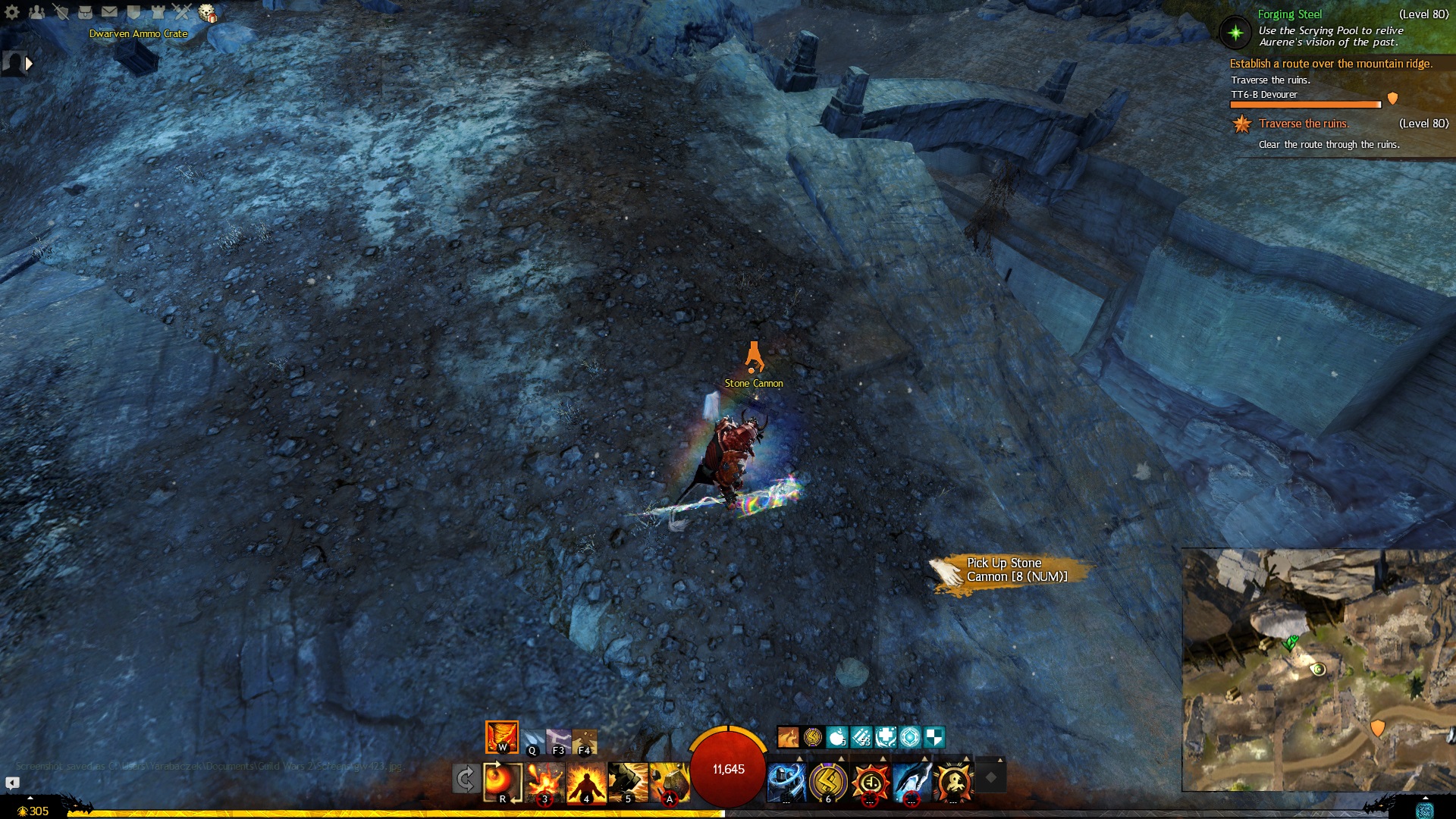This screenshot has height=819, width=1456.
Task: Open the hero panel sword-and-shield icon
Action: [x=61, y=11]
